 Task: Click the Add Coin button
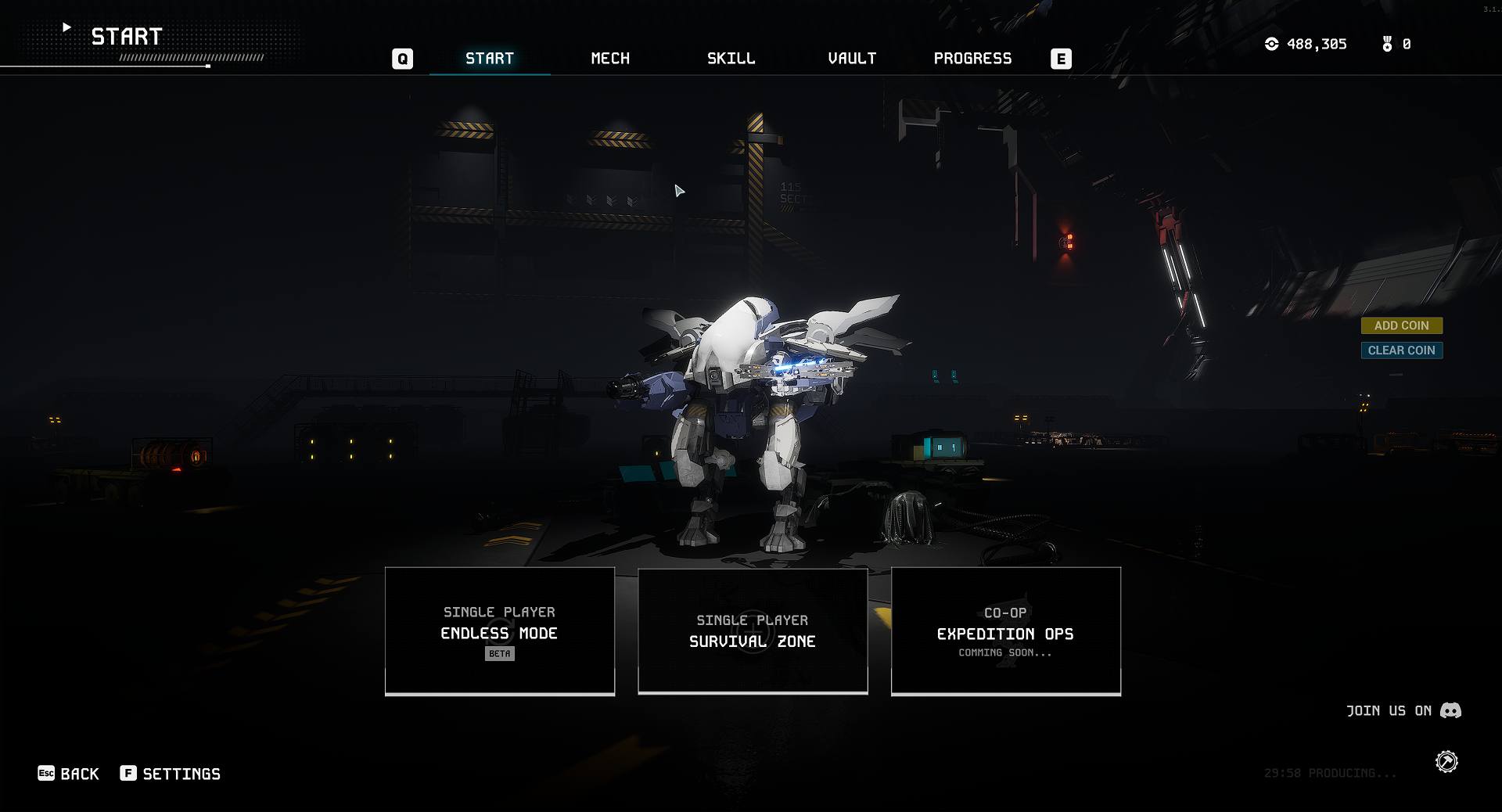click(1401, 325)
